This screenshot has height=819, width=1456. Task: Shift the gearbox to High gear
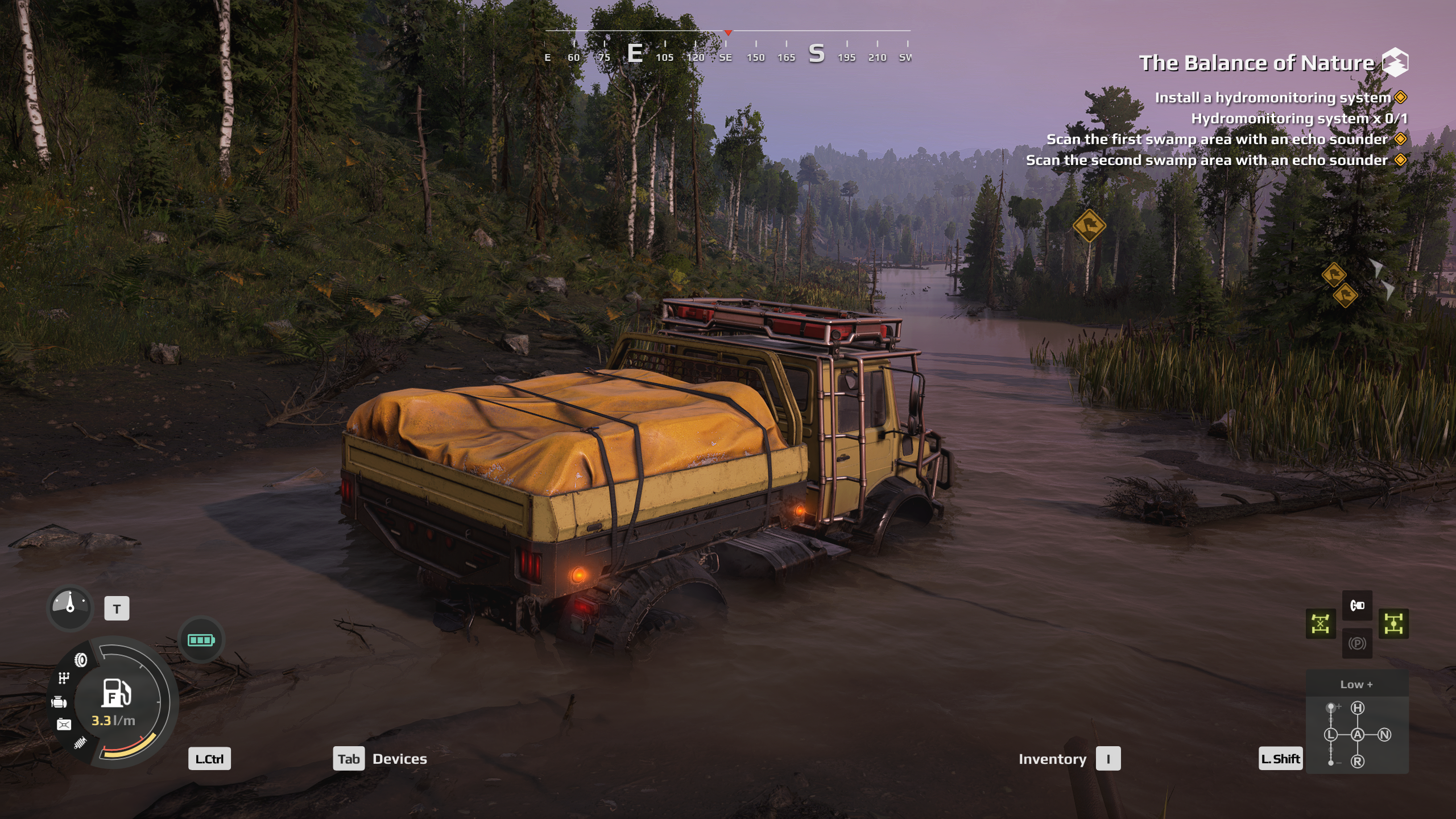point(1358,708)
